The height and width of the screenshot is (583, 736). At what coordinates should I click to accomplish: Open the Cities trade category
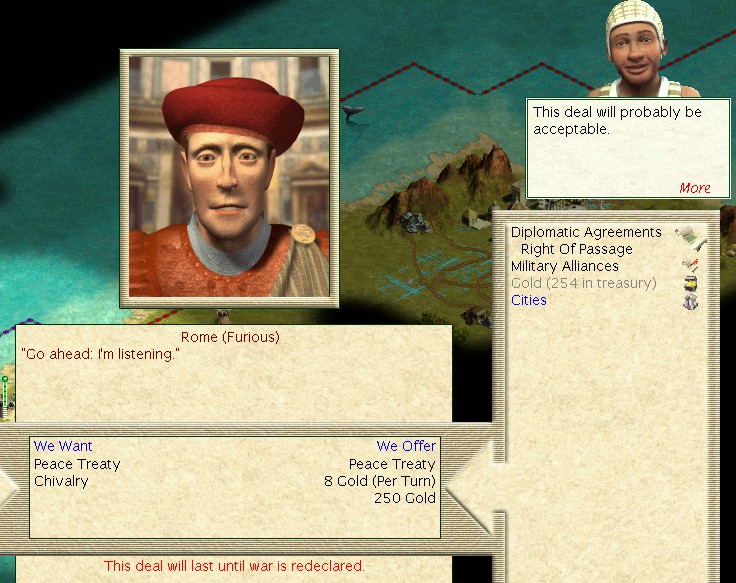529,300
